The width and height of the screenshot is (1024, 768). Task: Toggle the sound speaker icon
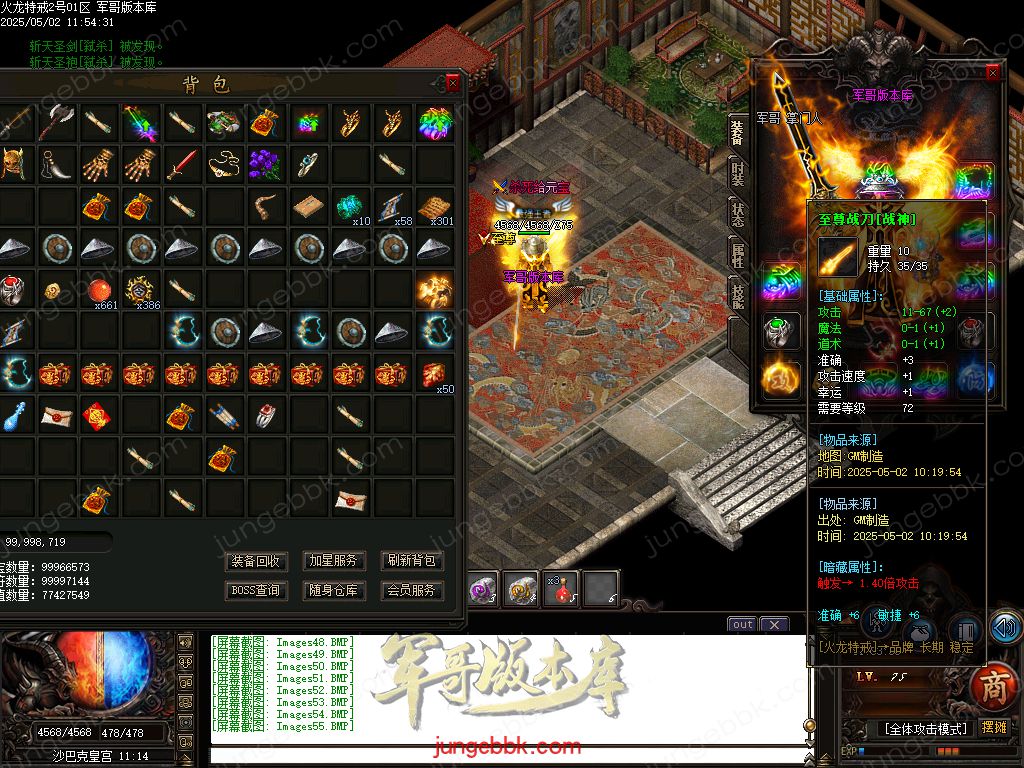click(x=1005, y=628)
